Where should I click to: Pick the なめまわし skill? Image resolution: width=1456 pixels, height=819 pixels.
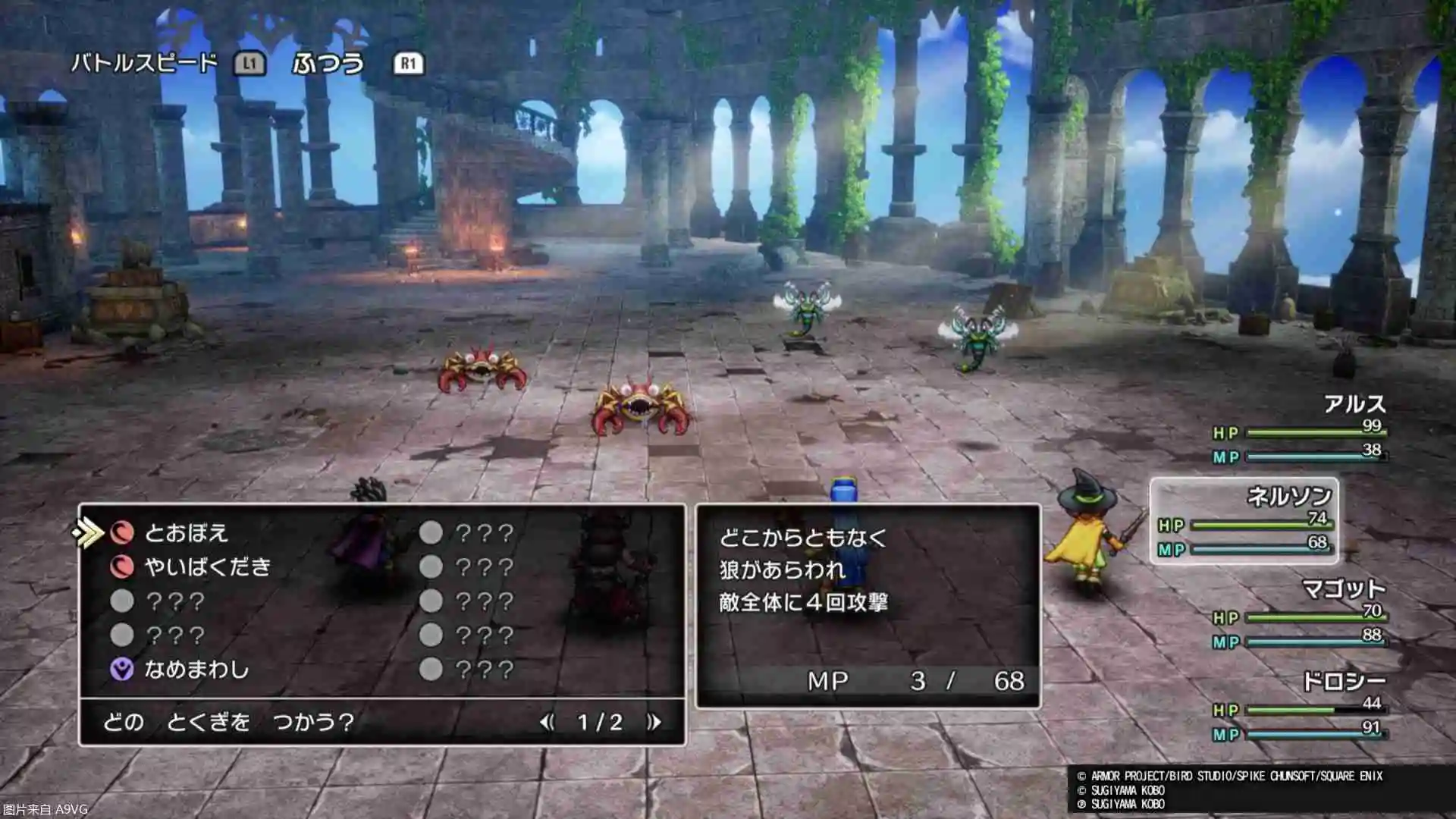click(x=196, y=670)
